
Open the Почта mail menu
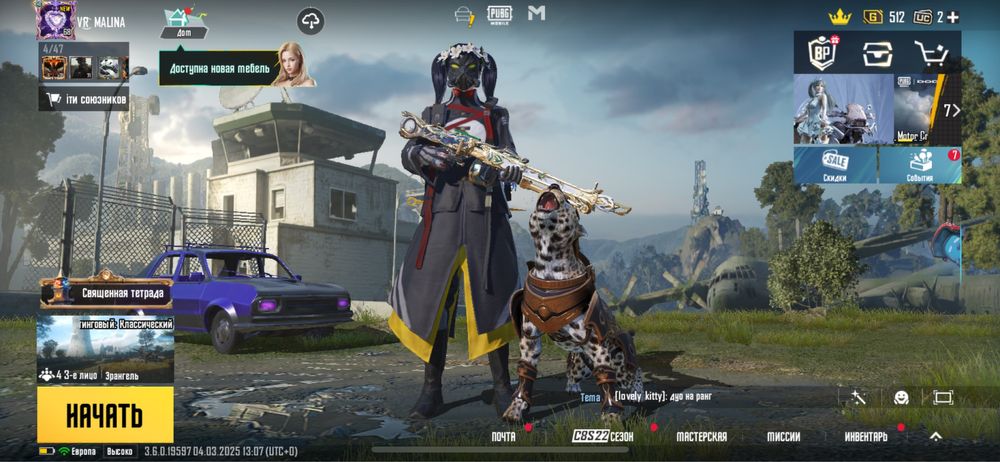[x=504, y=437]
